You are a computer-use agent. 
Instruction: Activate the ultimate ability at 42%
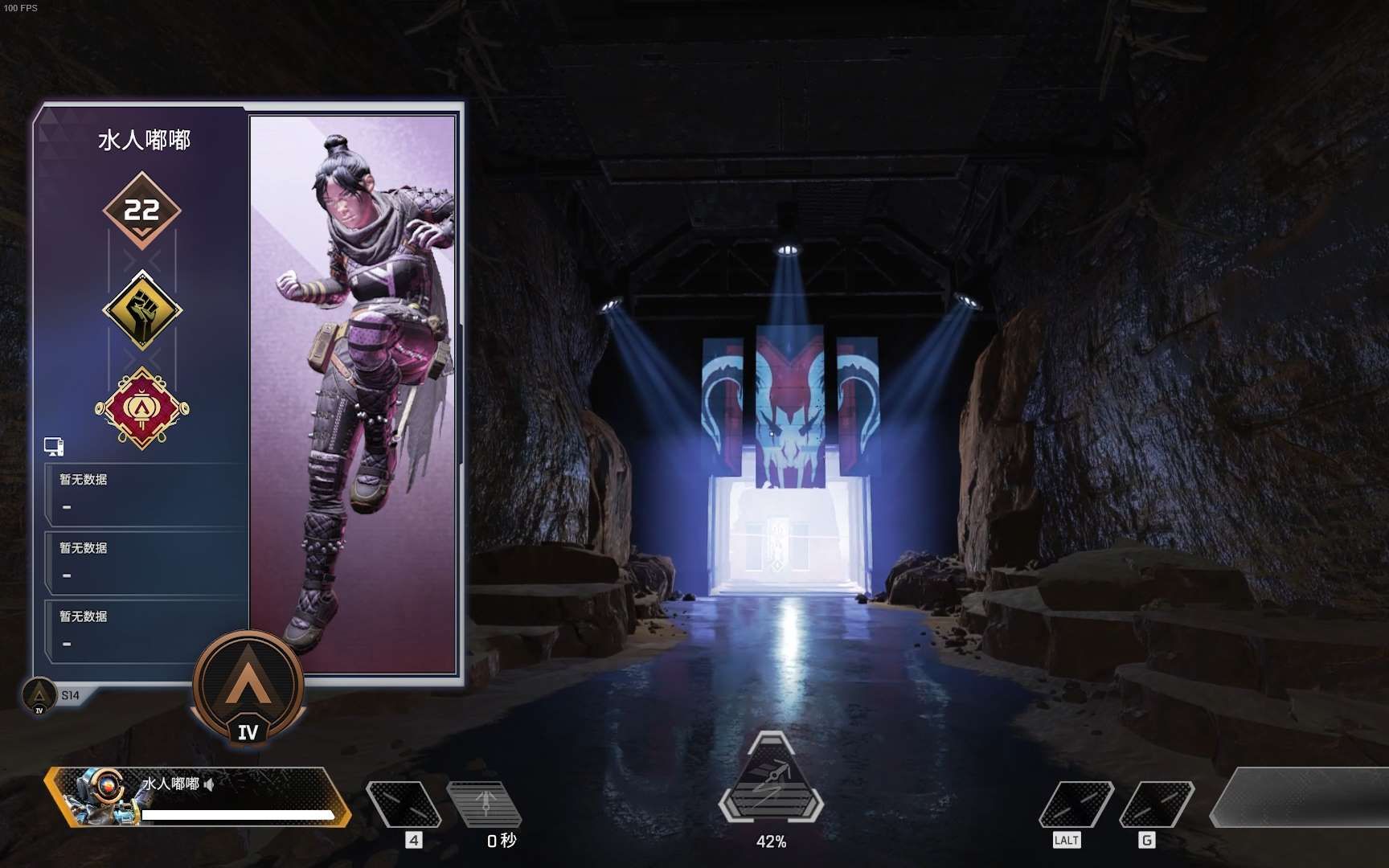(771, 784)
